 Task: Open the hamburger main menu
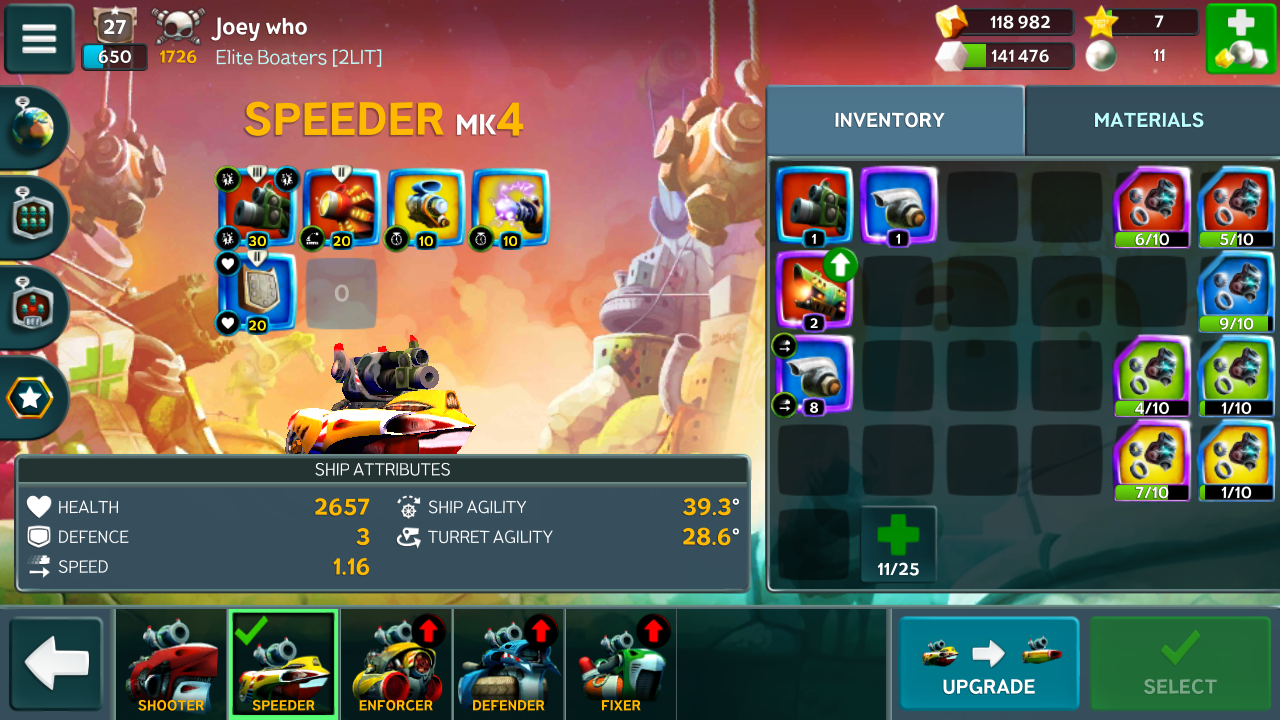tap(39, 39)
